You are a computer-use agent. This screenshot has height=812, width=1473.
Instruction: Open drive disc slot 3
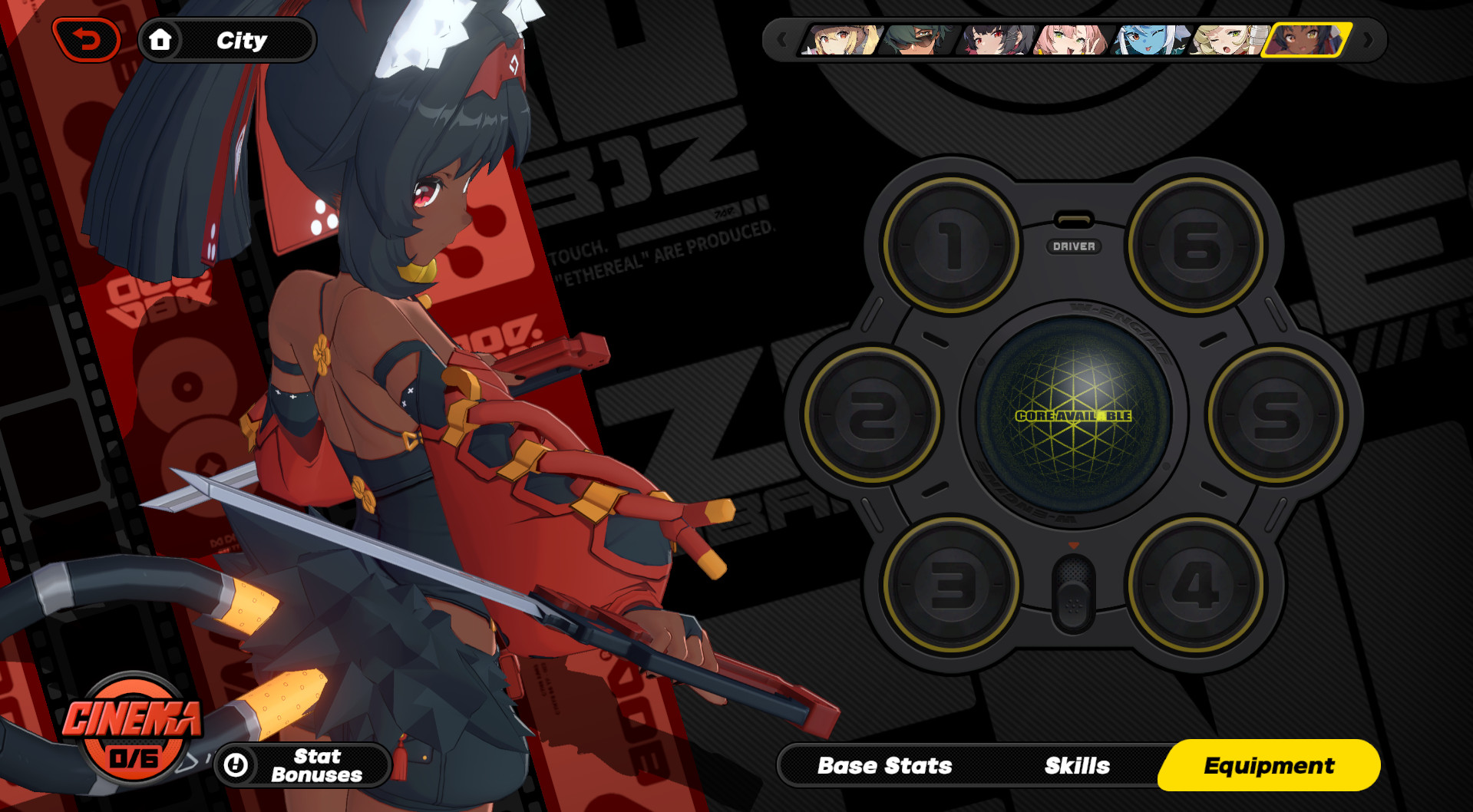click(950, 583)
